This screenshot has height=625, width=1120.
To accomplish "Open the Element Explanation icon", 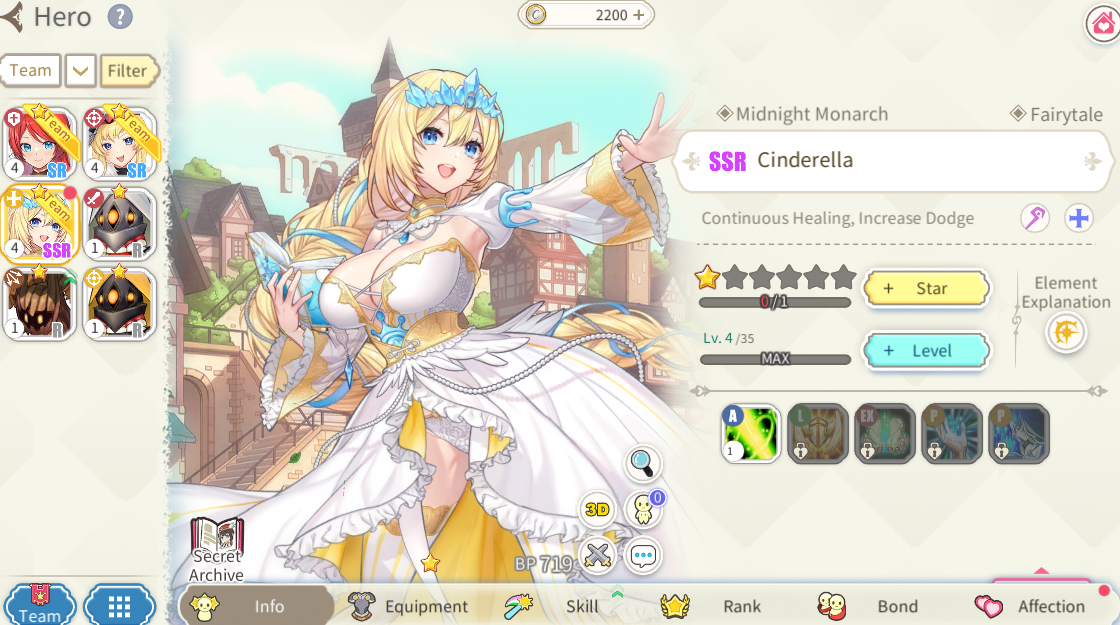I will click(1066, 332).
